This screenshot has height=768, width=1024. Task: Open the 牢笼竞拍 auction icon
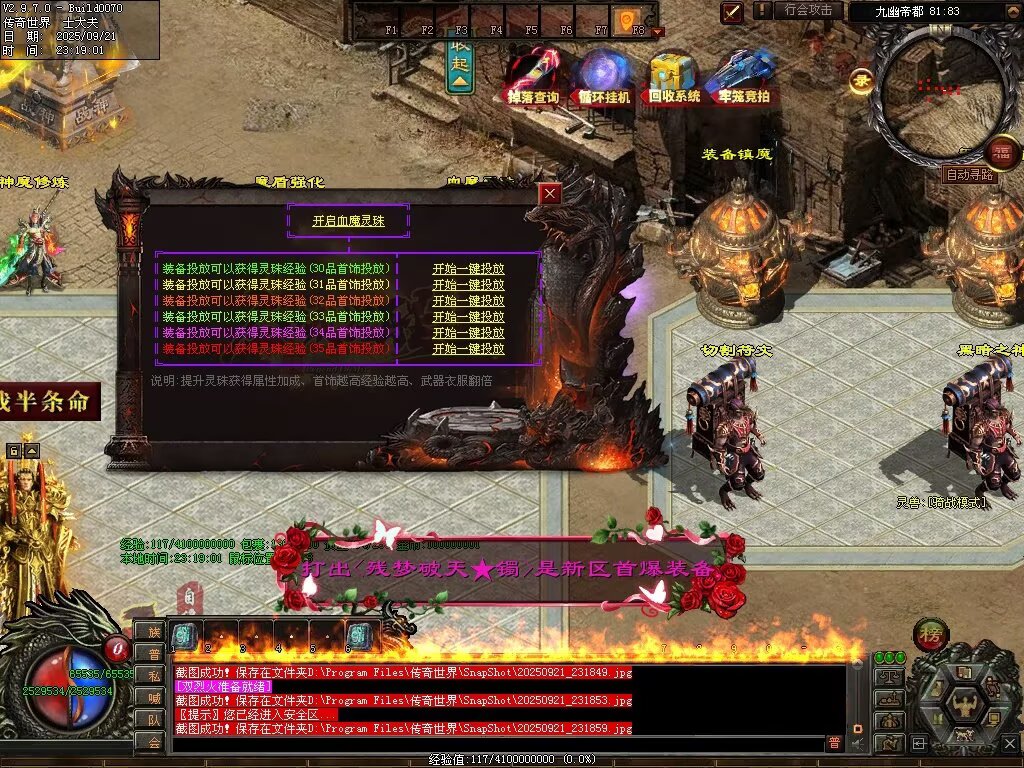(x=744, y=74)
